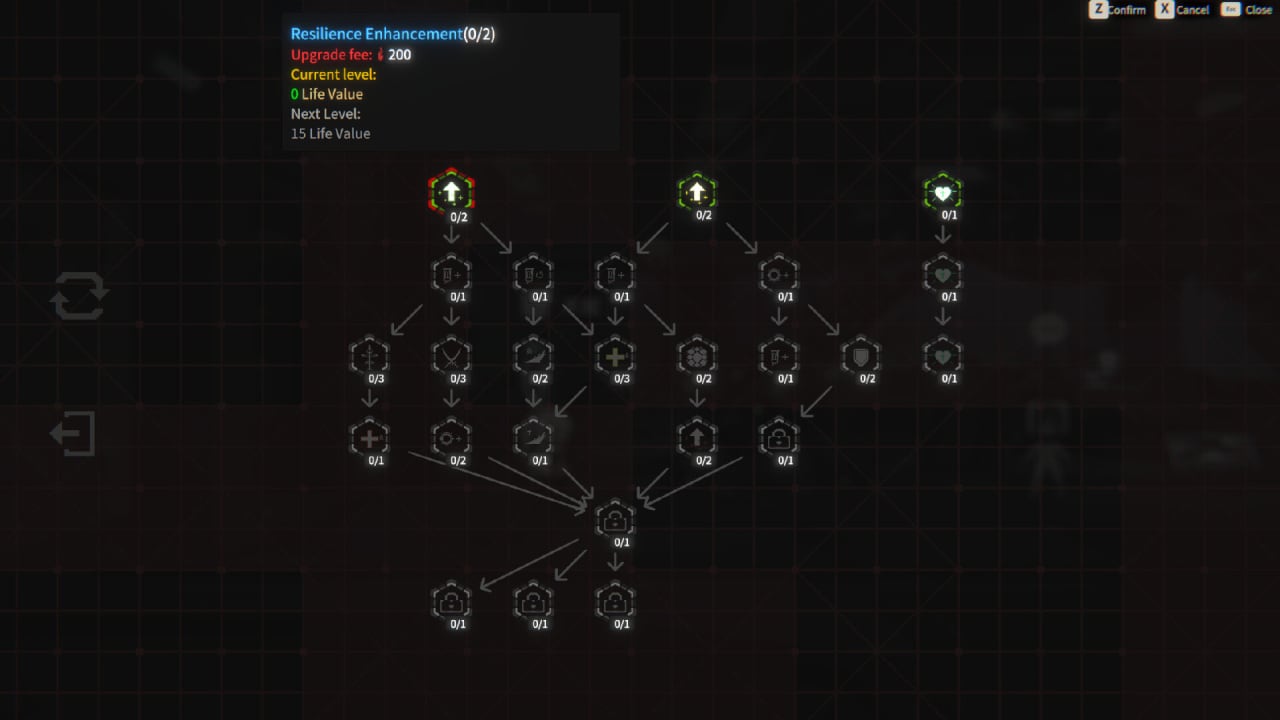Choose the green-outlined up-arrow upgrade node
This screenshot has height=720, width=1280.
[x=697, y=191]
